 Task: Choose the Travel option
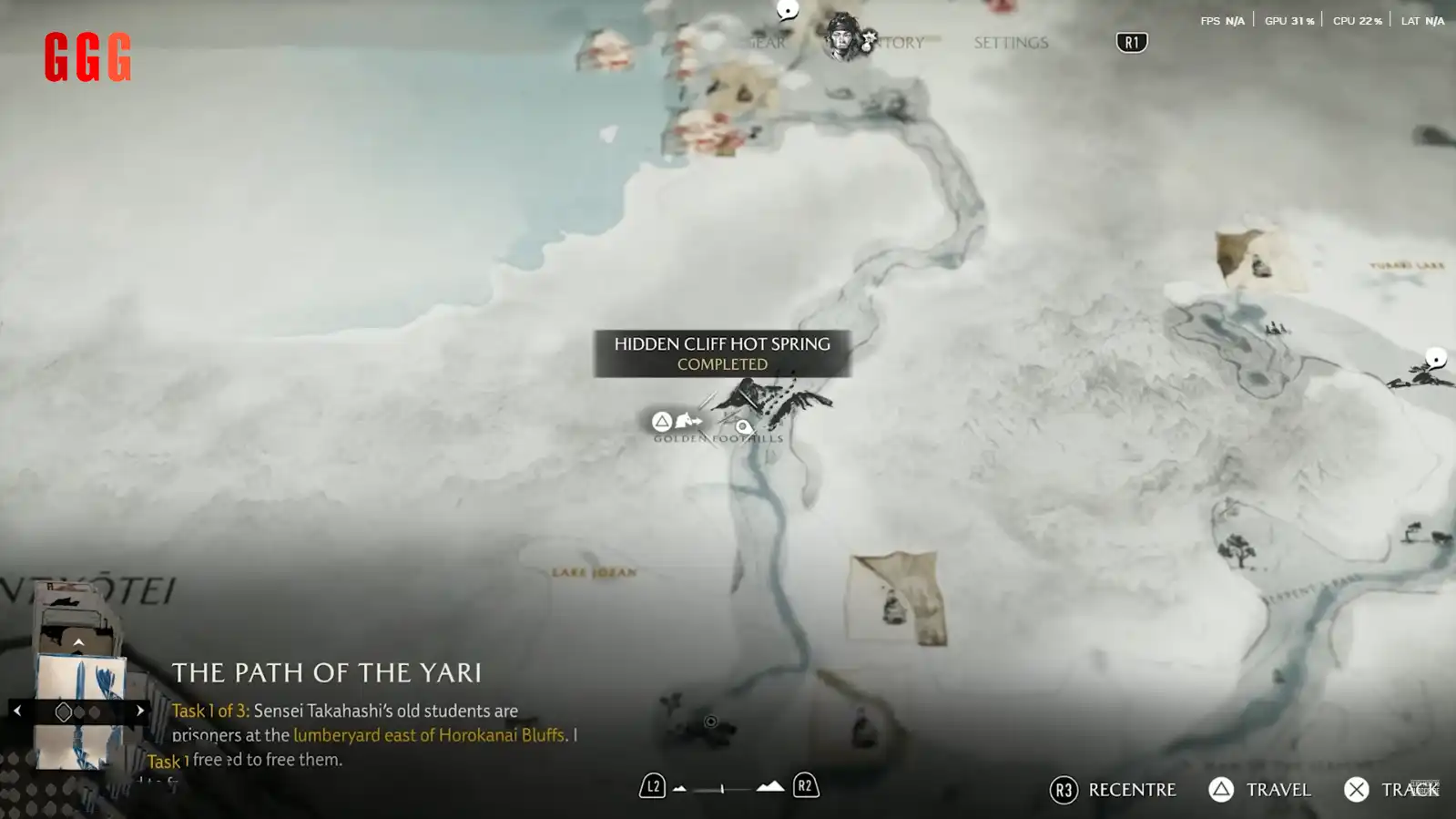pyautogui.click(x=1260, y=790)
